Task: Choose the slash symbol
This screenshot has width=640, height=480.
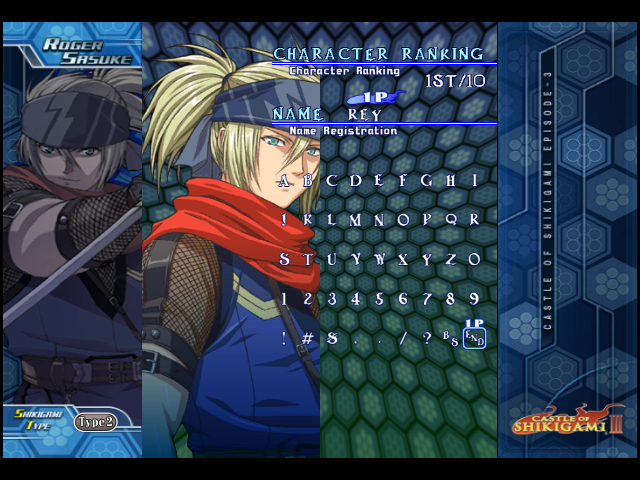Action: pyautogui.click(x=403, y=338)
